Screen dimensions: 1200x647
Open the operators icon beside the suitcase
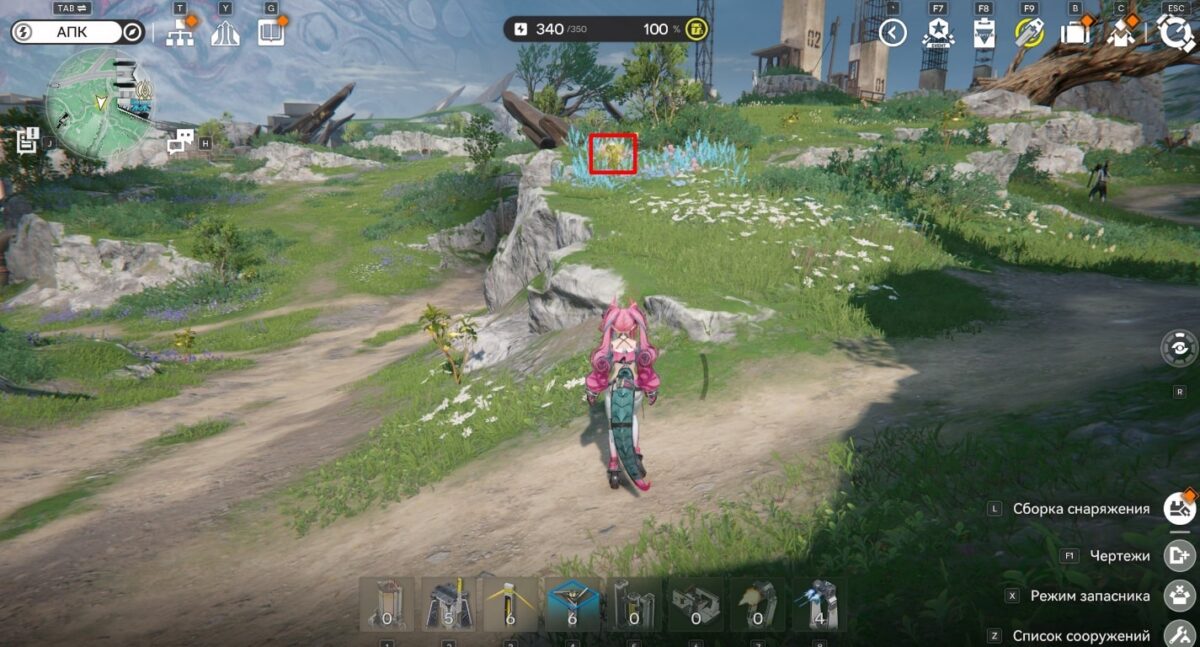[x=1120, y=33]
